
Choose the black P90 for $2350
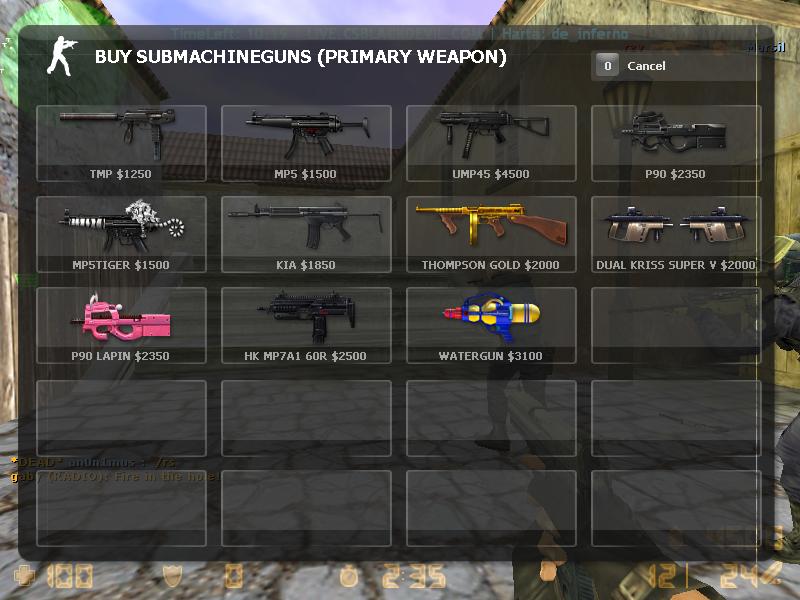(675, 143)
